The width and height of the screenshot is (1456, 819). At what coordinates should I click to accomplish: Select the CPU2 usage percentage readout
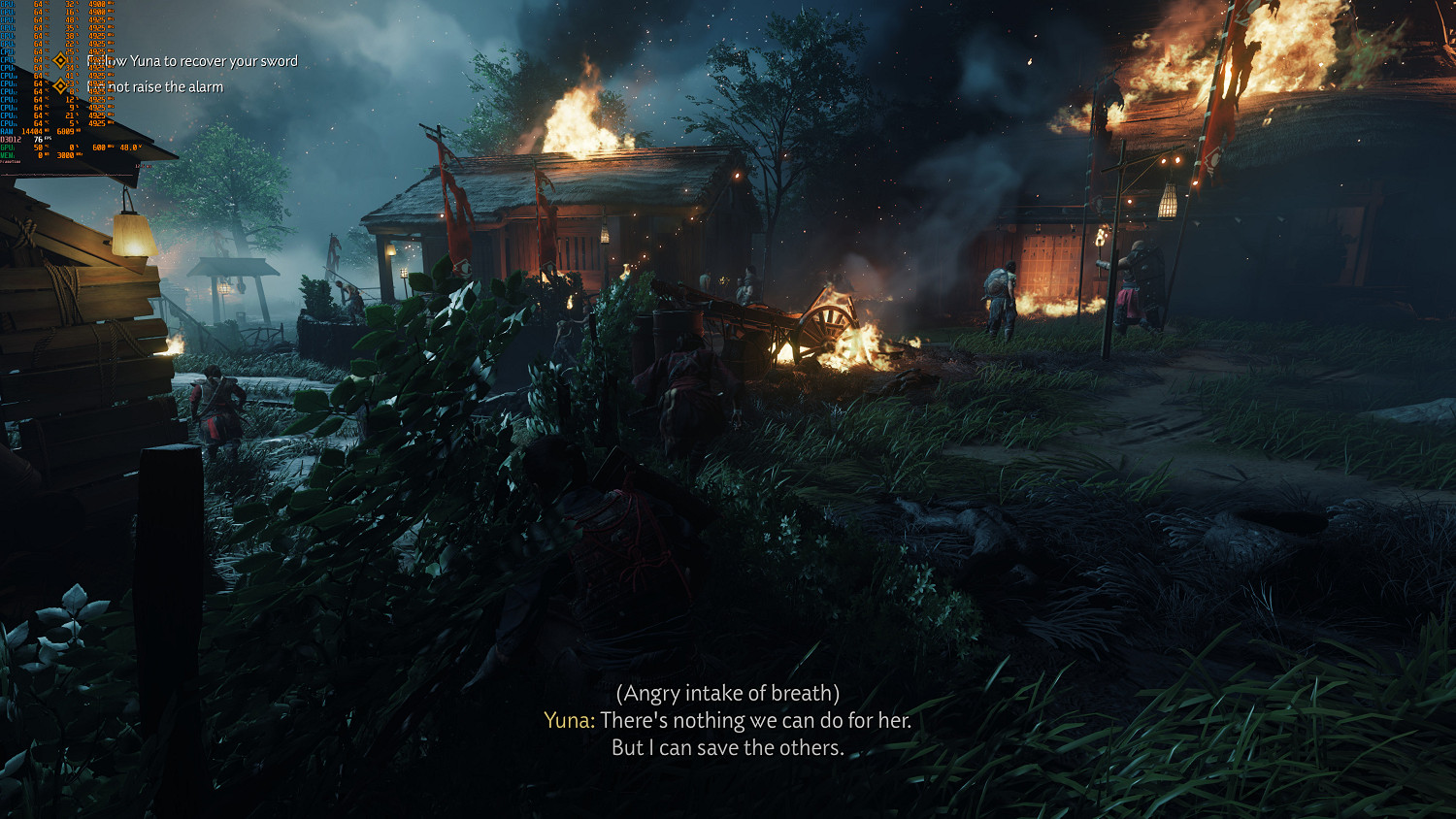coord(39,11)
